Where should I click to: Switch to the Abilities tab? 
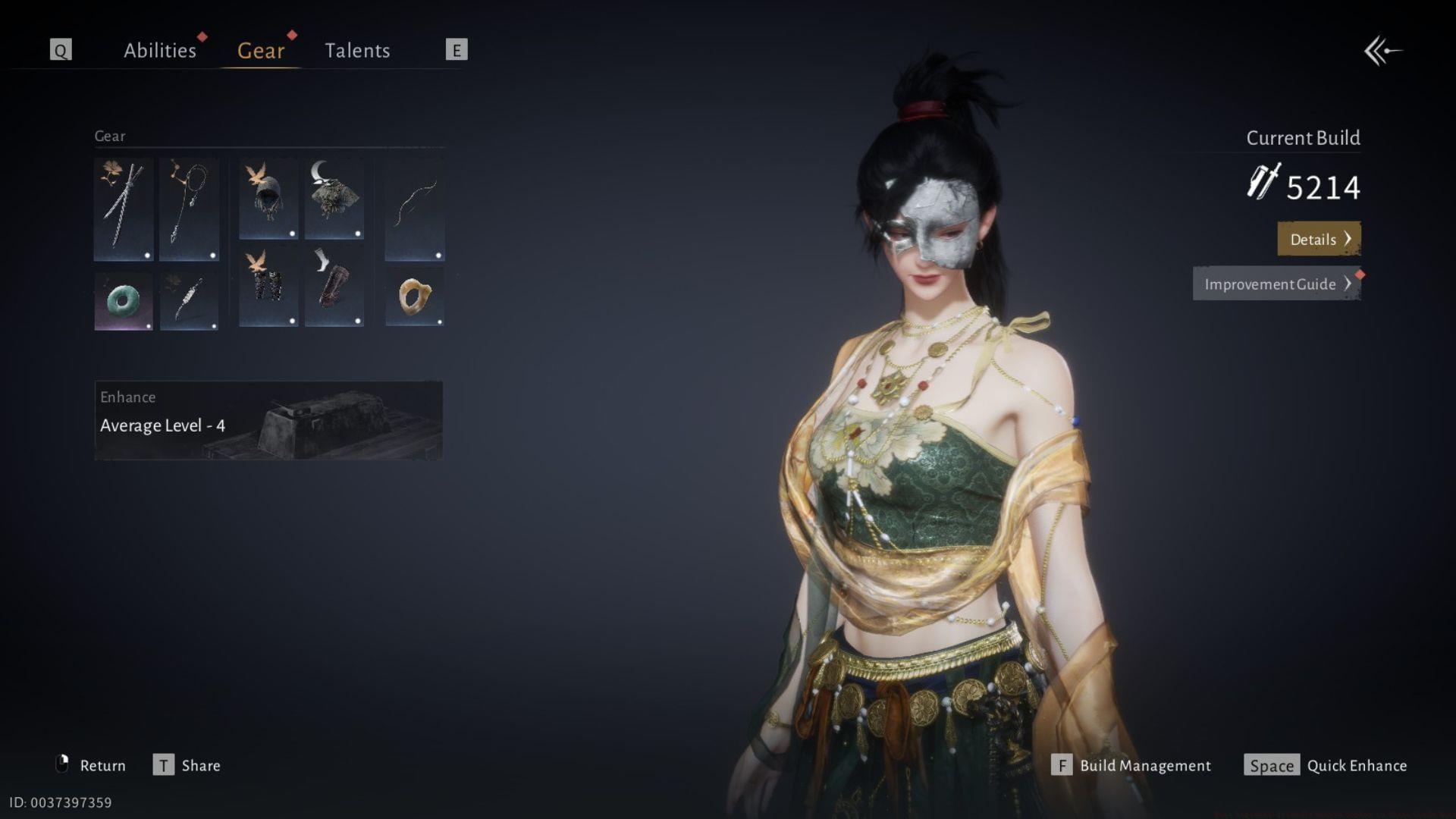tap(160, 50)
